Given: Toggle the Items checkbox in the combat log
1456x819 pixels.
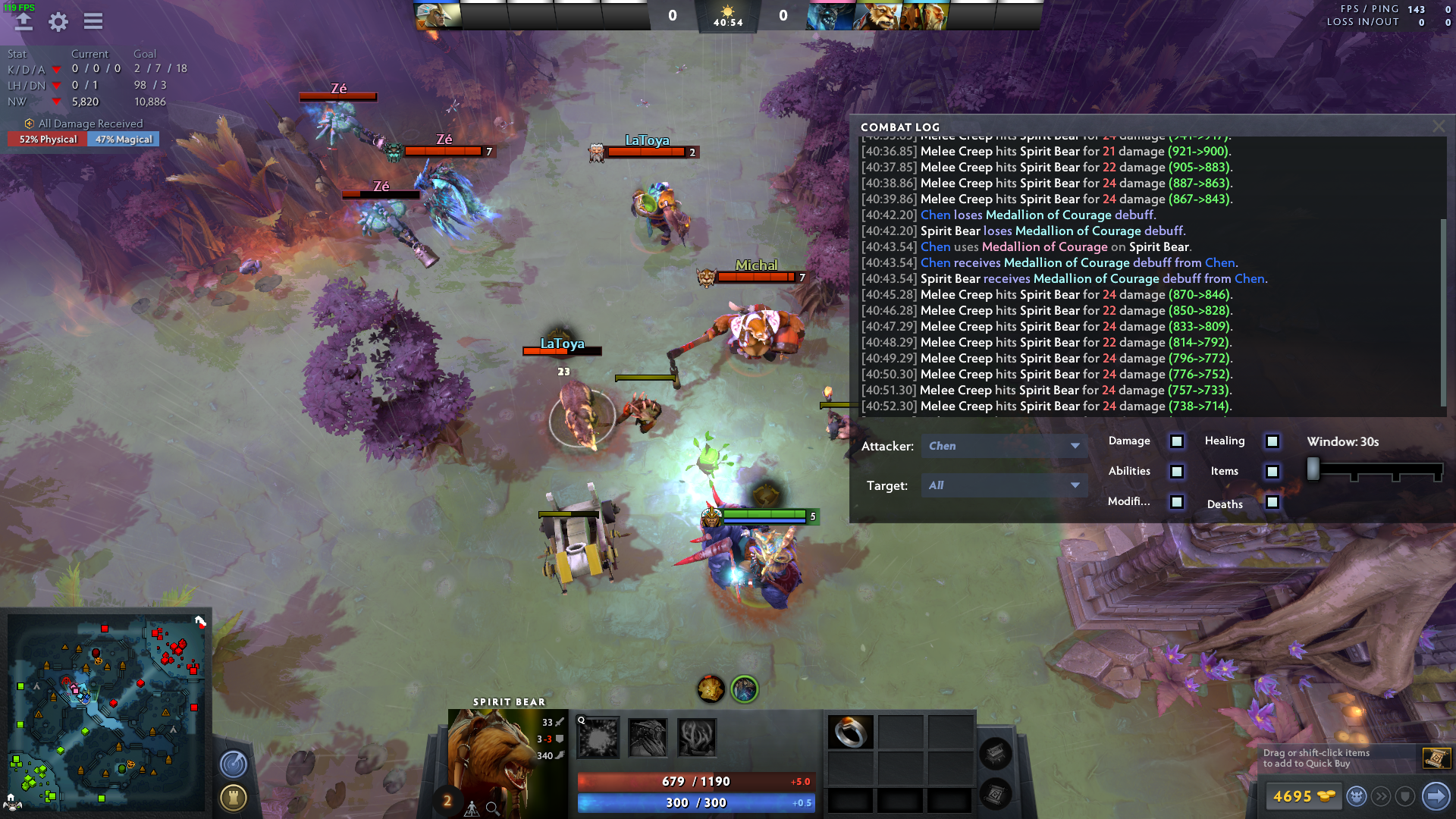Looking at the screenshot, I should pyautogui.click(x=1272, y=472).
